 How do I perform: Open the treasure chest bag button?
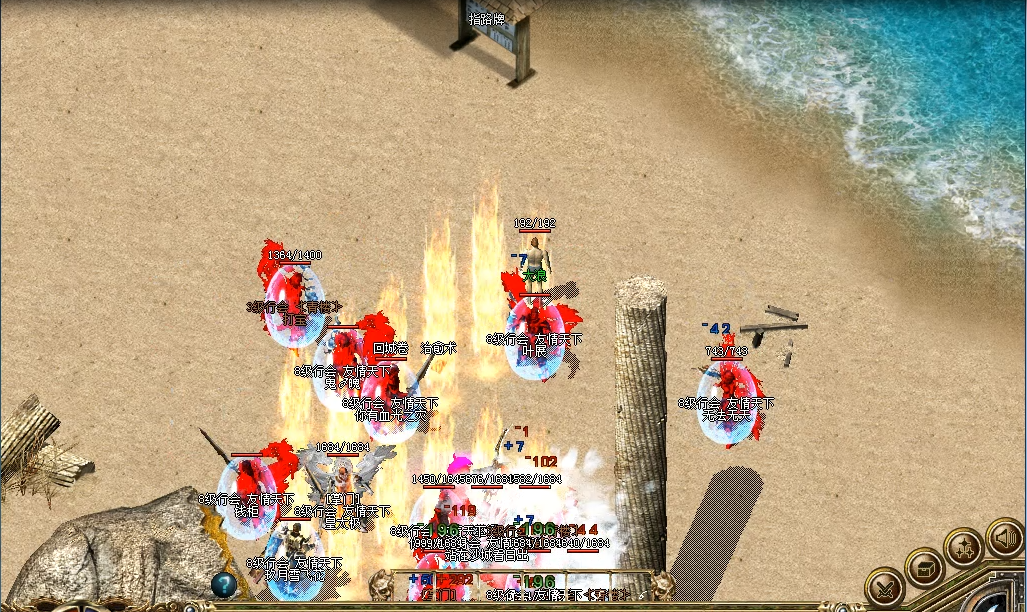(x=924, y=568)
